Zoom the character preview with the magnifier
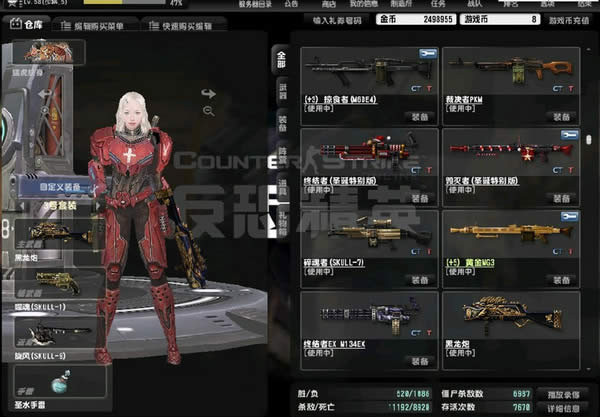 [x=208, y=110]
